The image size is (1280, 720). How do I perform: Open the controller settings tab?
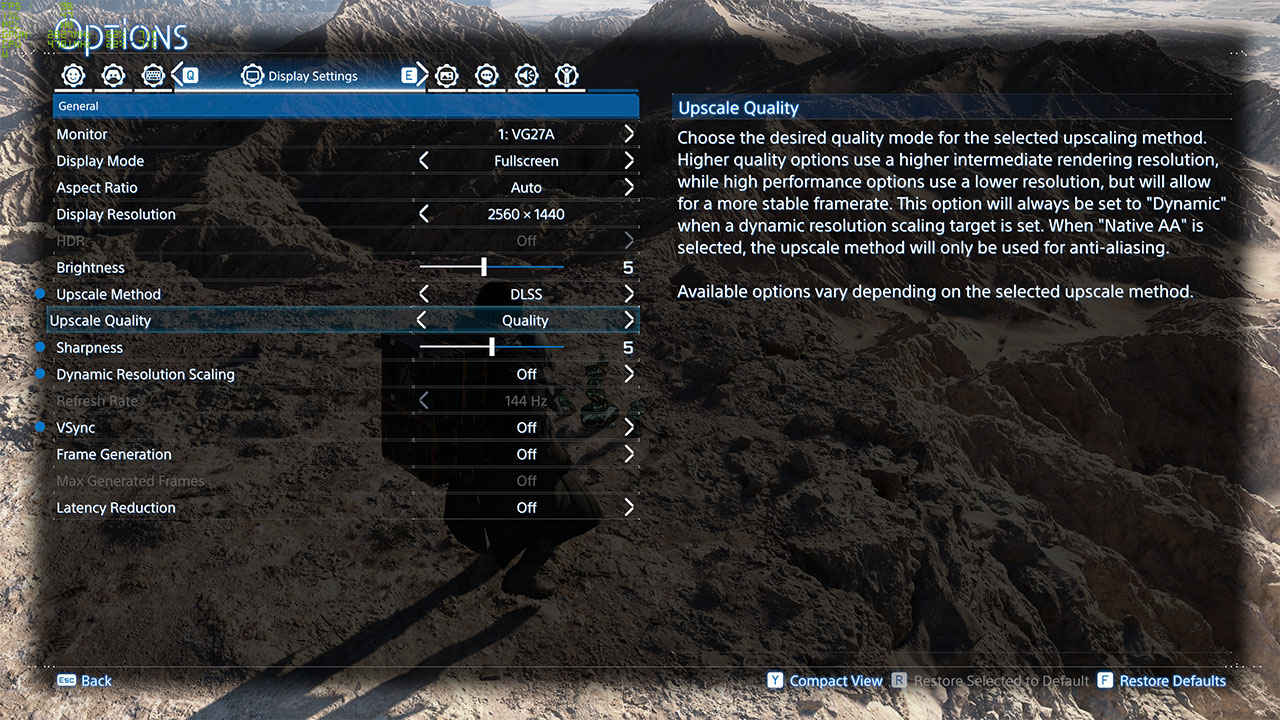coord(113,76)
